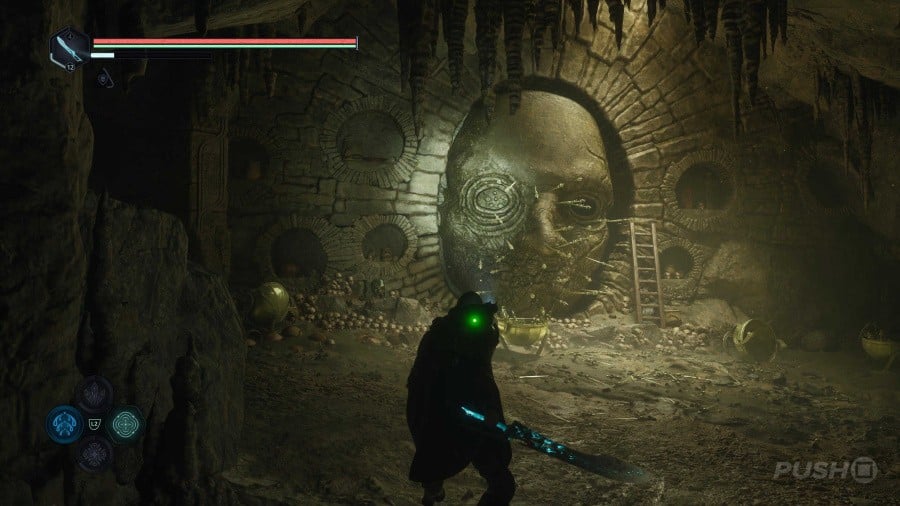Click the small triangular icon below the bars
This screenshot has height=506, width=900.
tap(104, 76)
